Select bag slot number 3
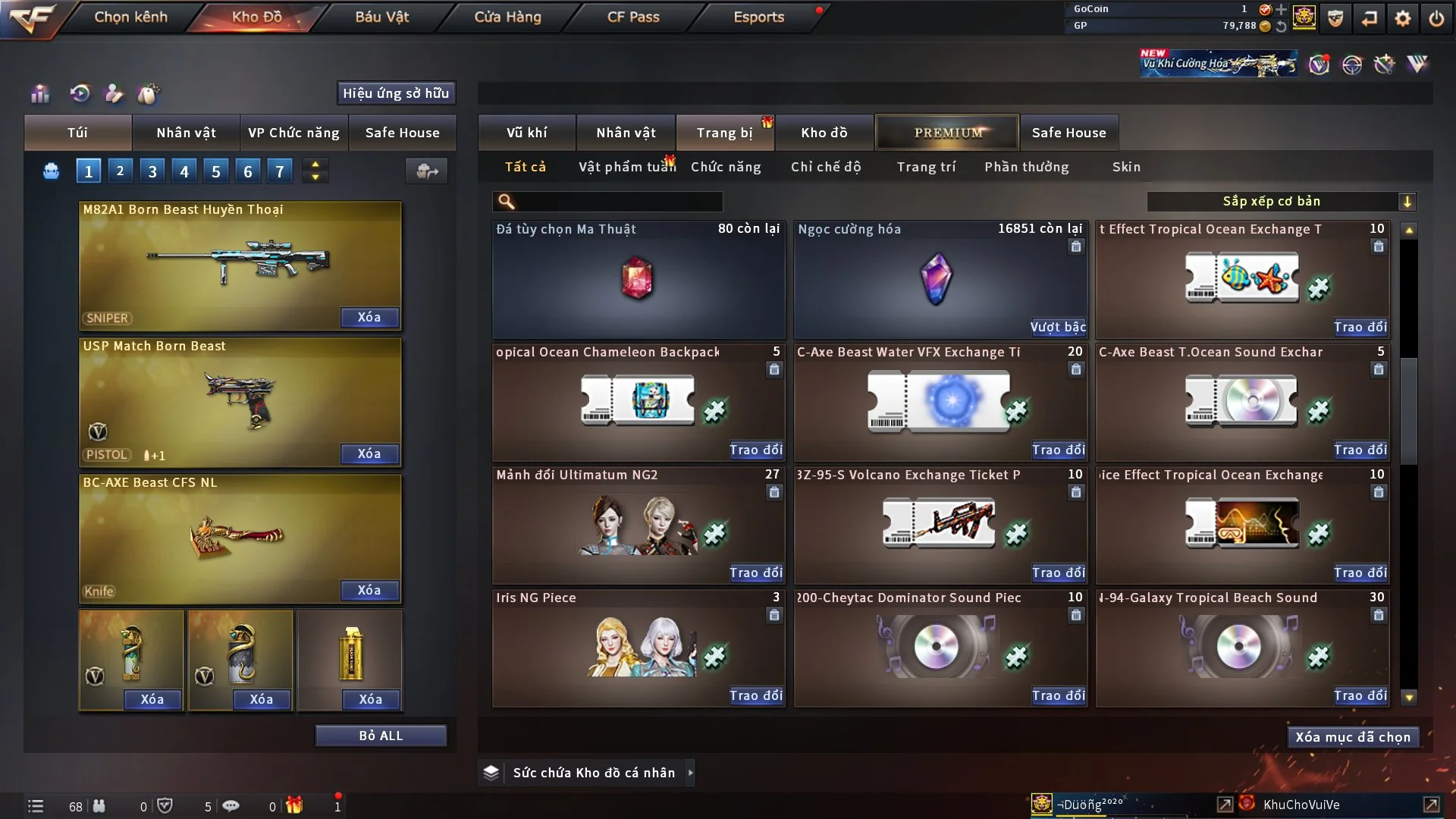 pos(152,171)
